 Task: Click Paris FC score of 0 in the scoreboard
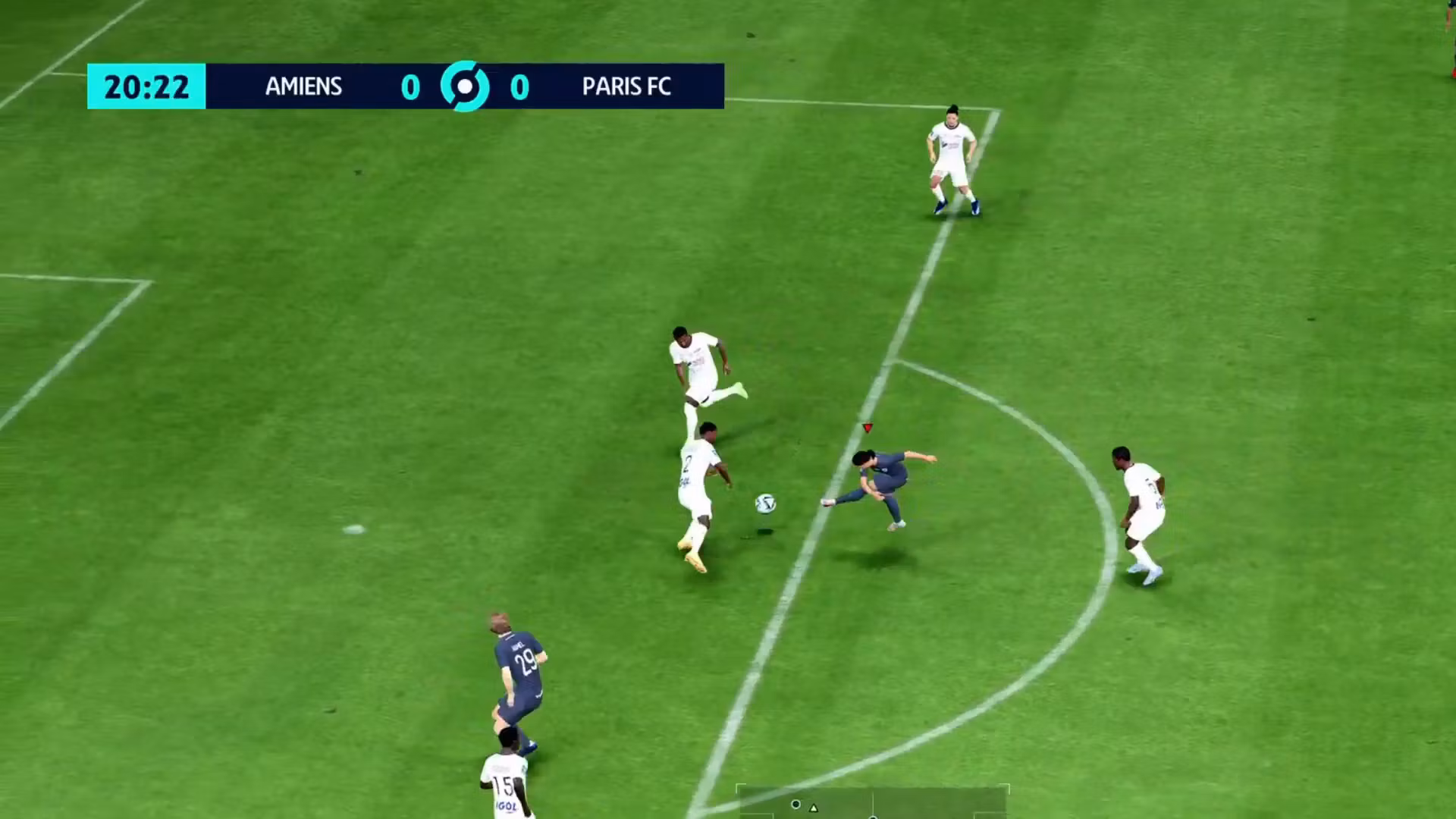pyautogui.click(x=519, y=86)
